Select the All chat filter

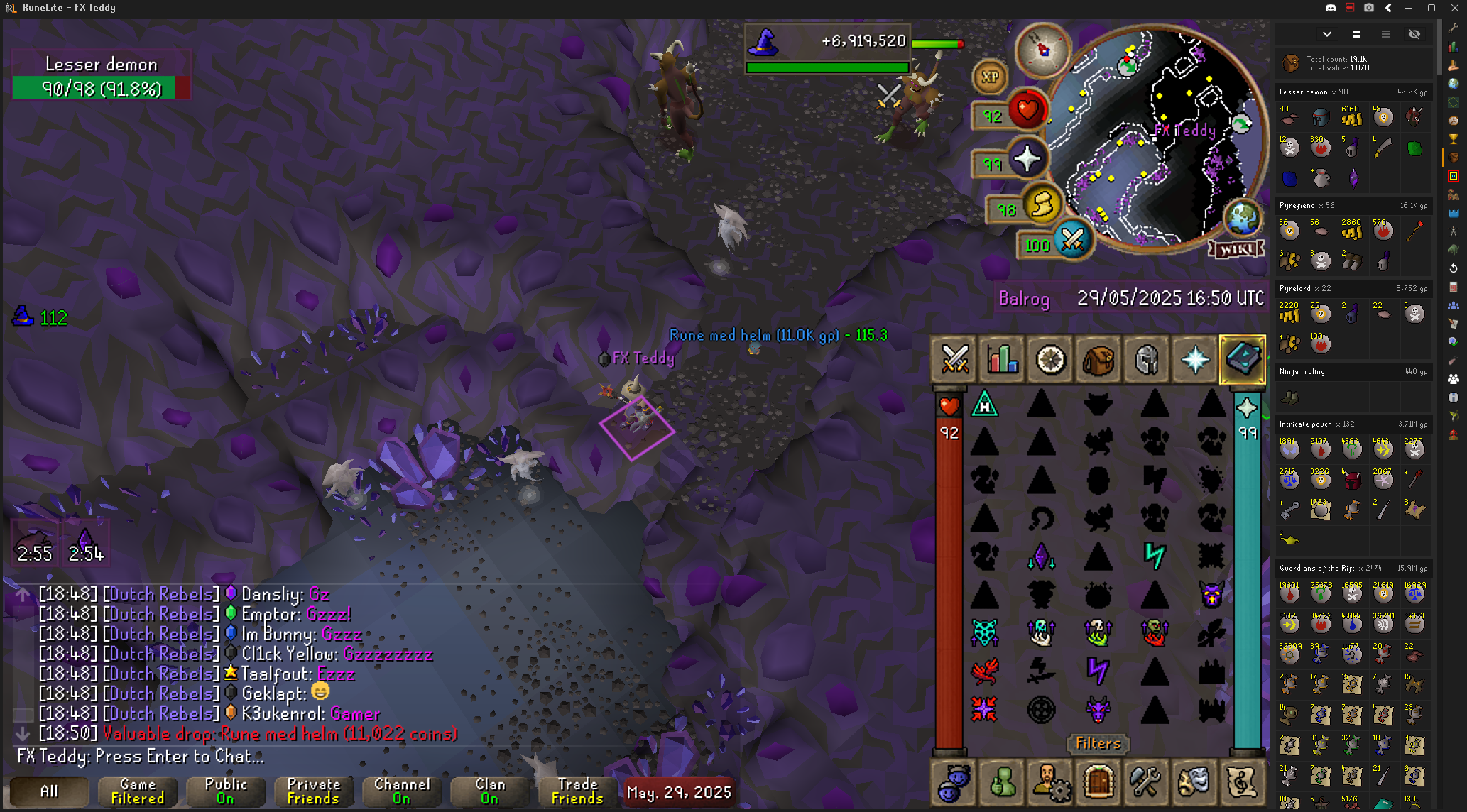point(49,791)
